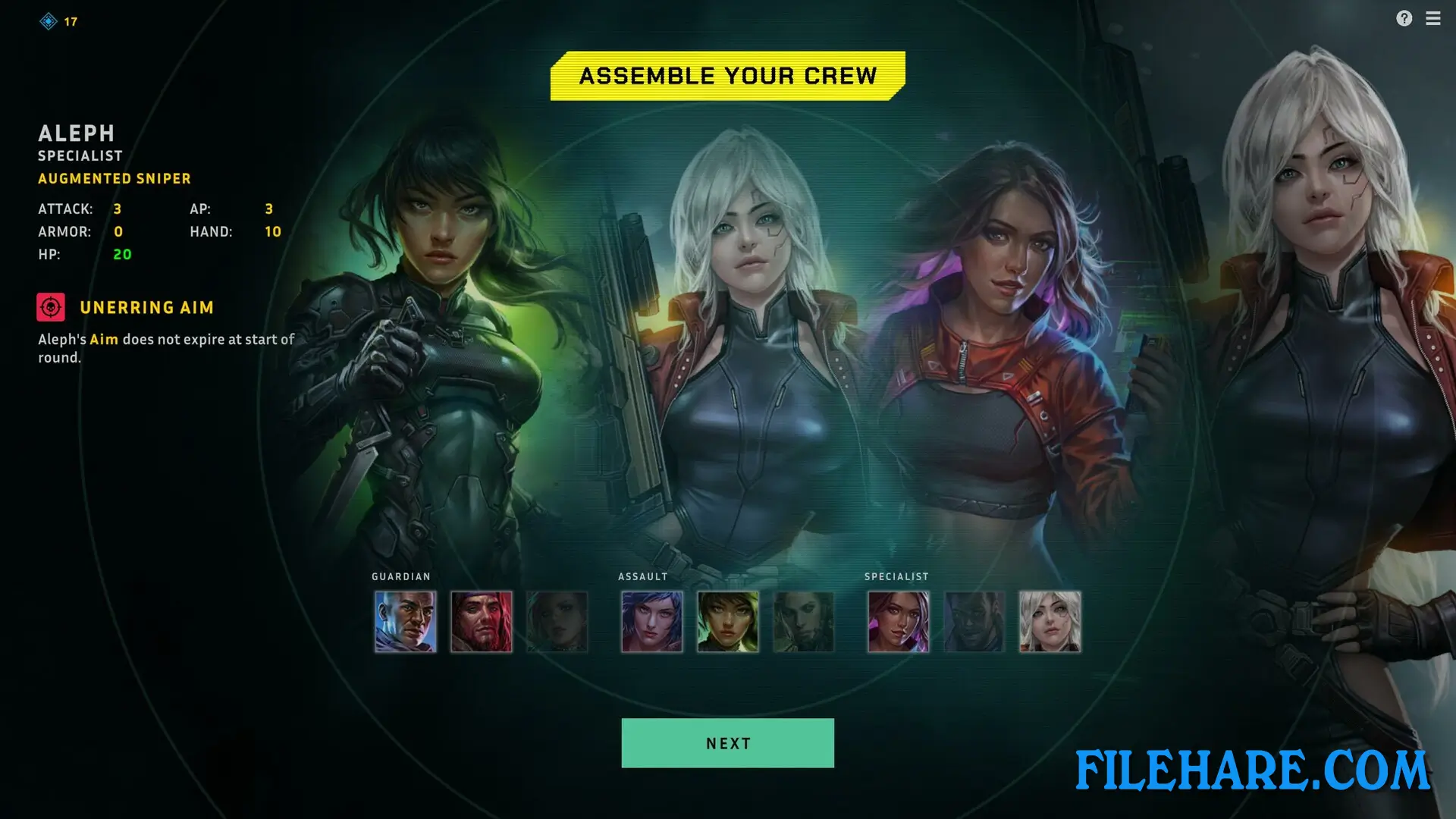Click the Unerring Aim ability icon
This screenshot has width=1456, height=819.
(x=51, y=307)
